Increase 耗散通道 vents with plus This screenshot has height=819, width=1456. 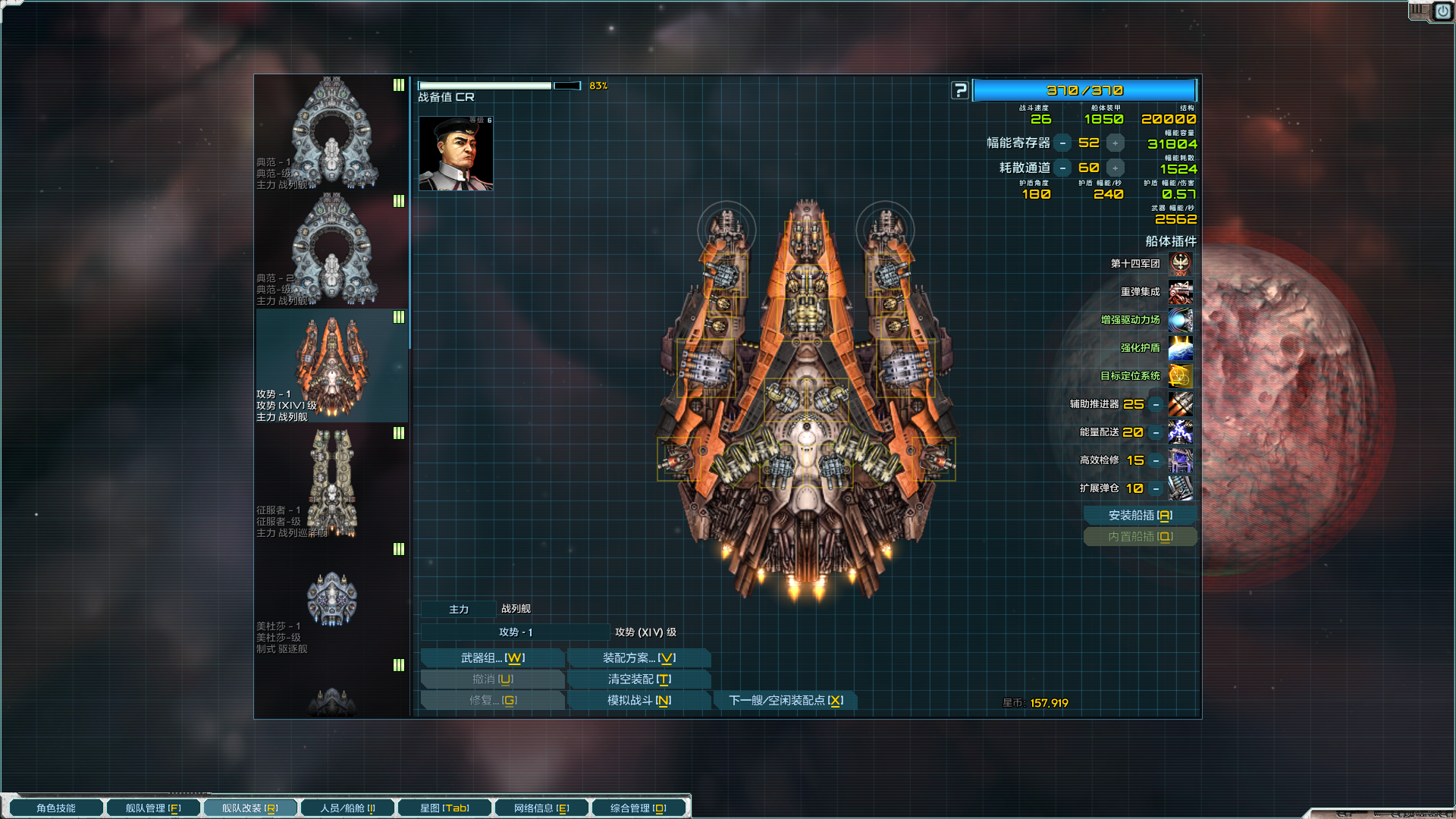click(1115, 168)
